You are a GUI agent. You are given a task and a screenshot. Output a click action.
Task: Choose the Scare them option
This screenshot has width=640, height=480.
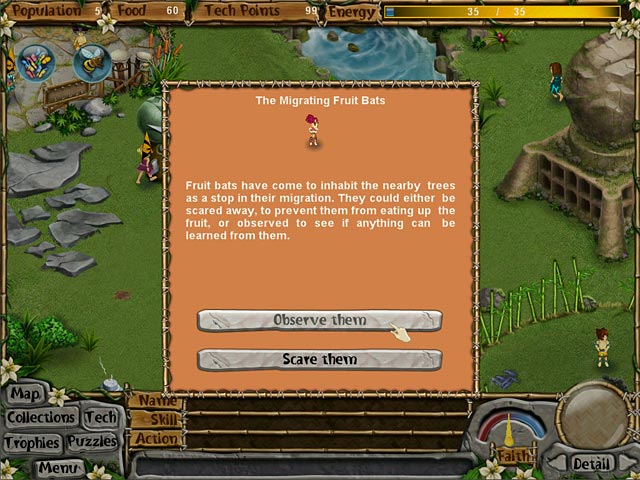319,359
